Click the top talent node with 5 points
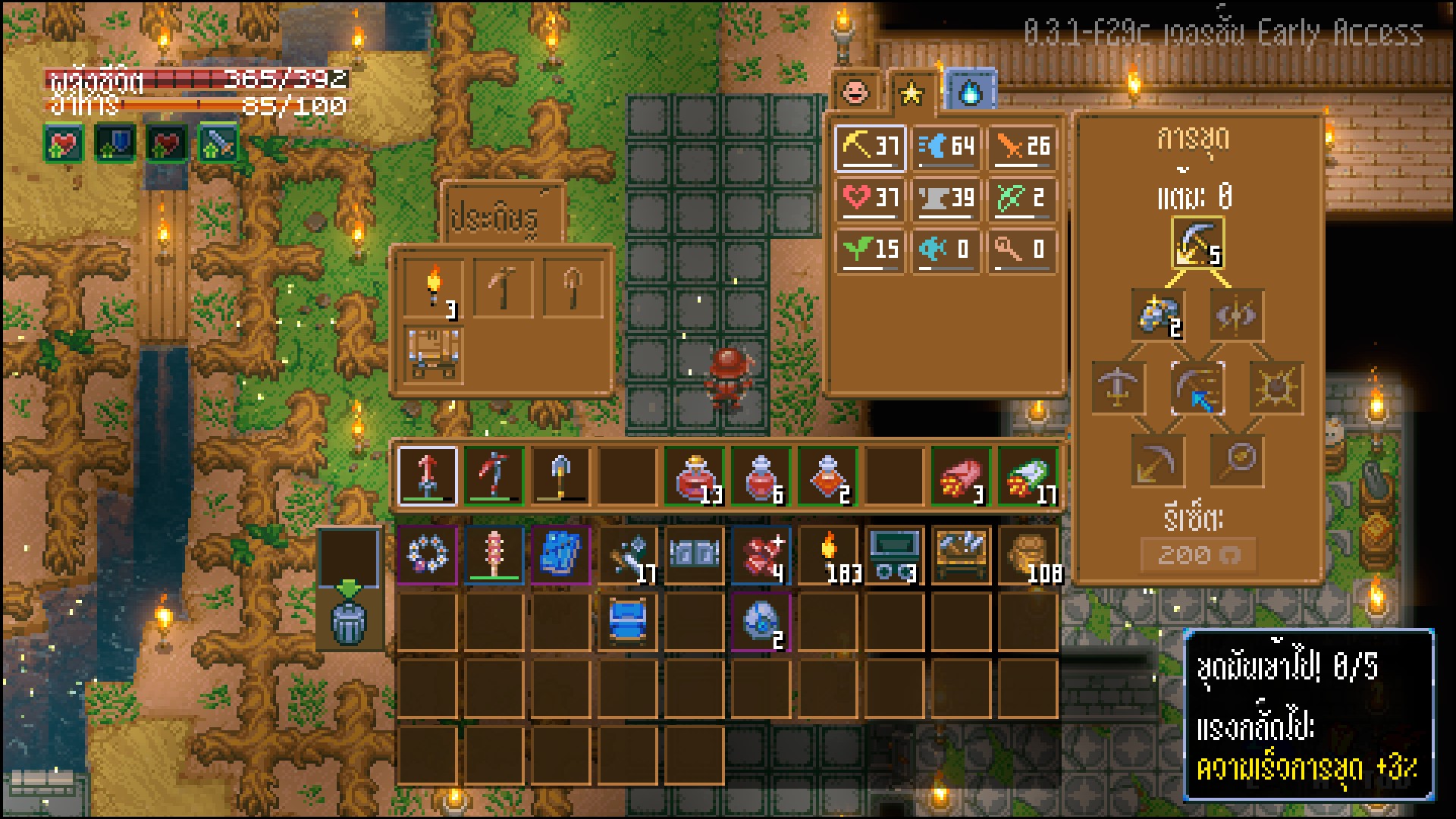Image resolution: width=1456 pixels, height=819 pixels. point(1197,244)
